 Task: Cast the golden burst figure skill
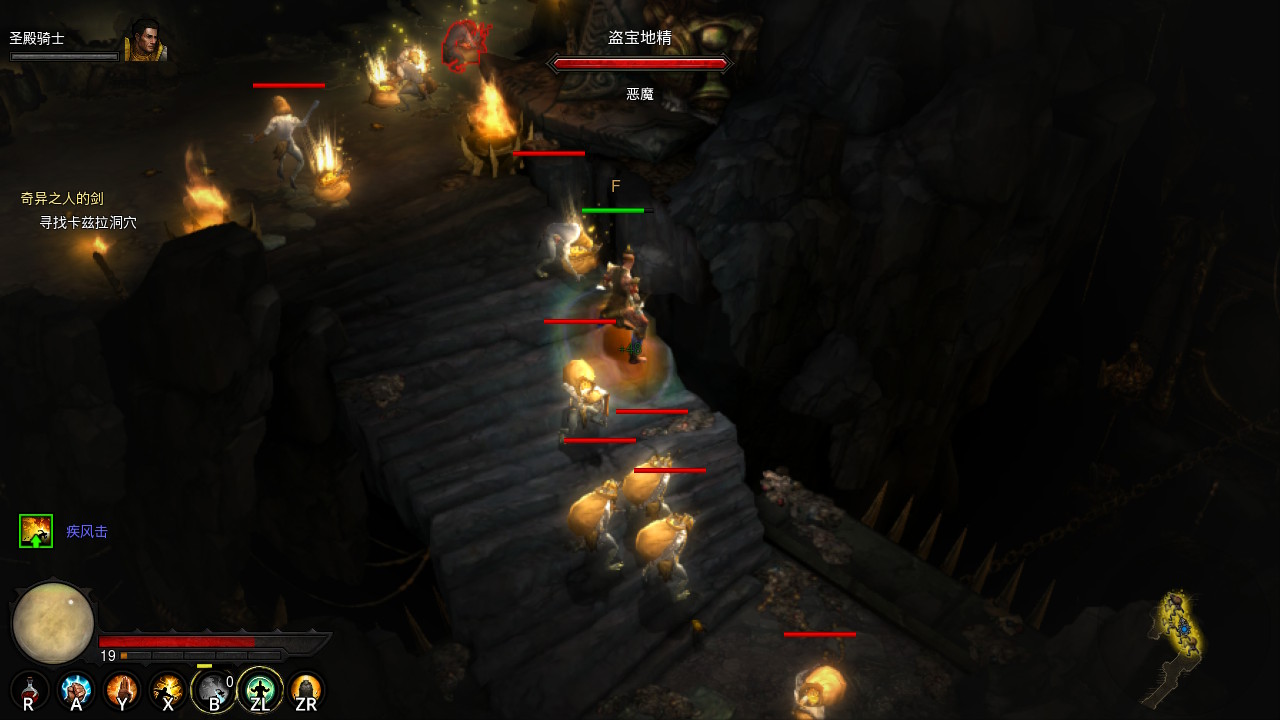[168, 690]
